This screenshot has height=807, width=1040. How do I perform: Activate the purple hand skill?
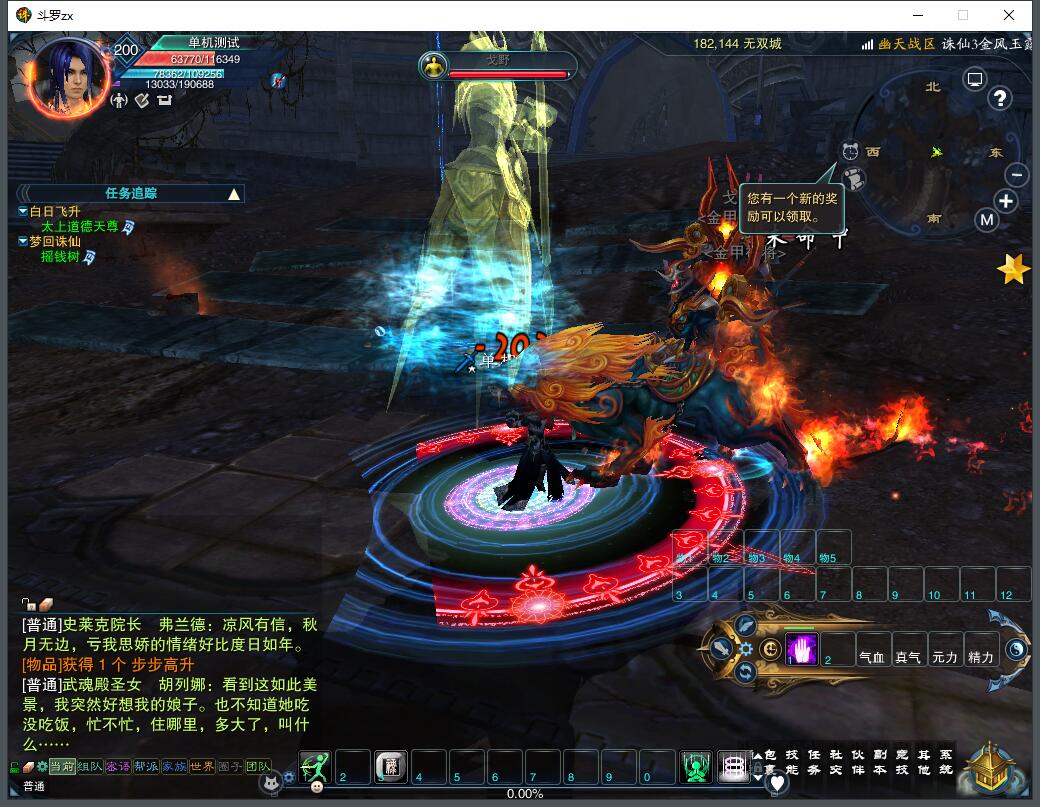point(802,649)
